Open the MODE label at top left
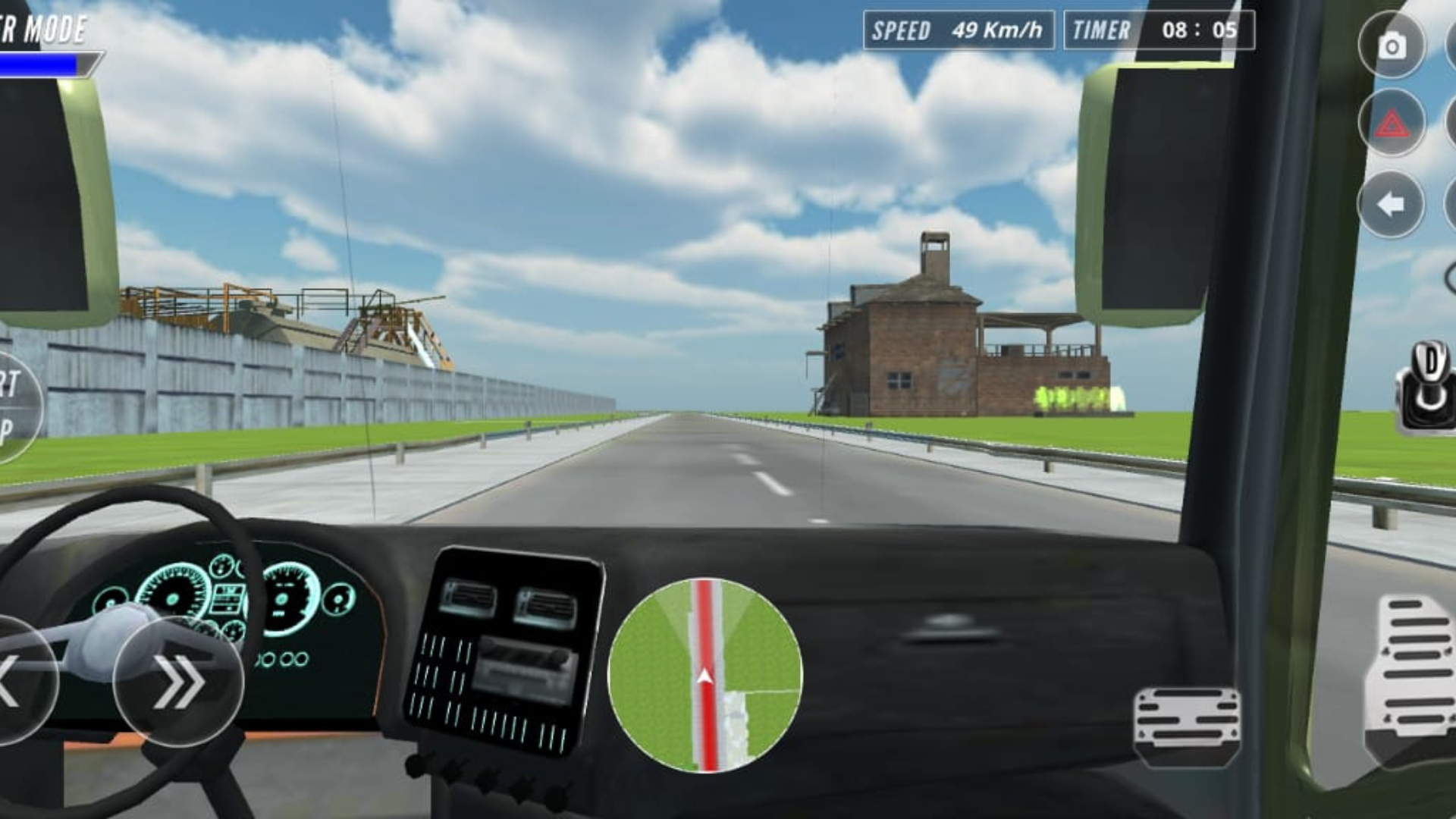The image size is (1456, 819). pos(42,30)
